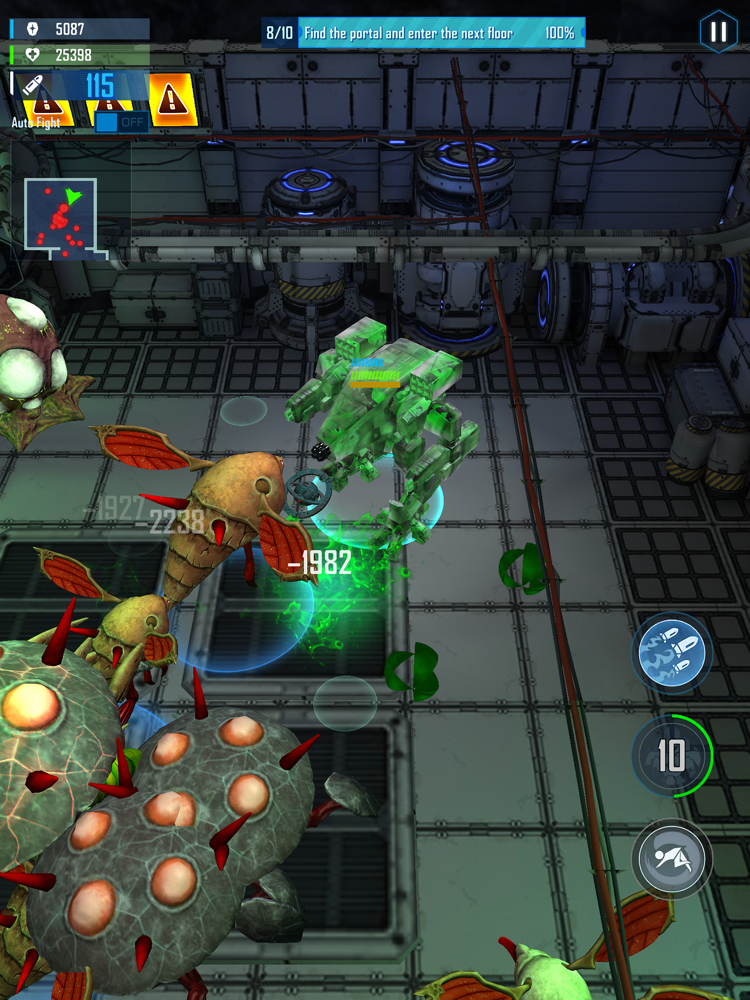Pause the game
The height and width of the screenshot is (1000, 750).
[x=718, y=31]
